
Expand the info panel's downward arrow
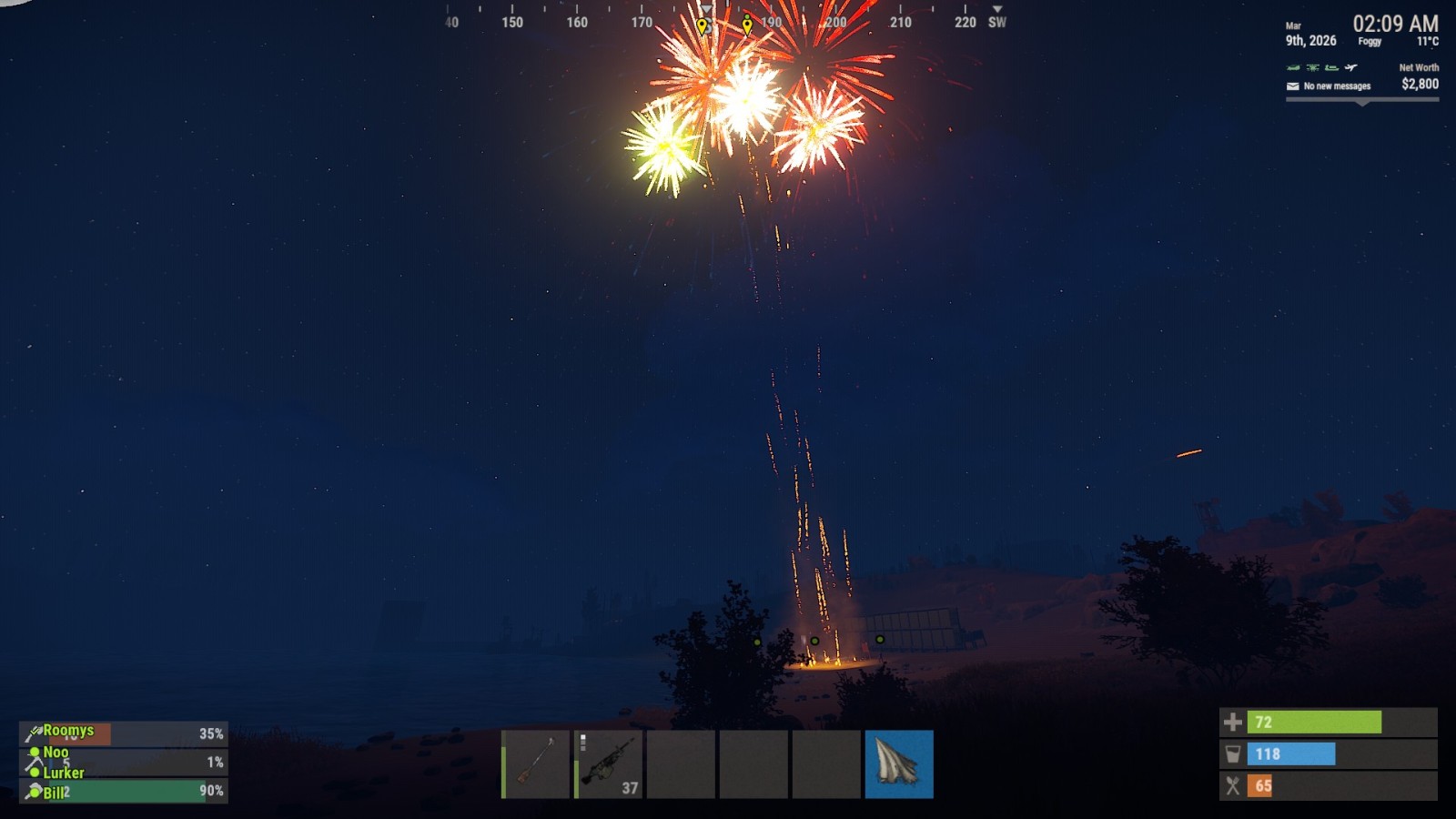tap(1362, 104)
